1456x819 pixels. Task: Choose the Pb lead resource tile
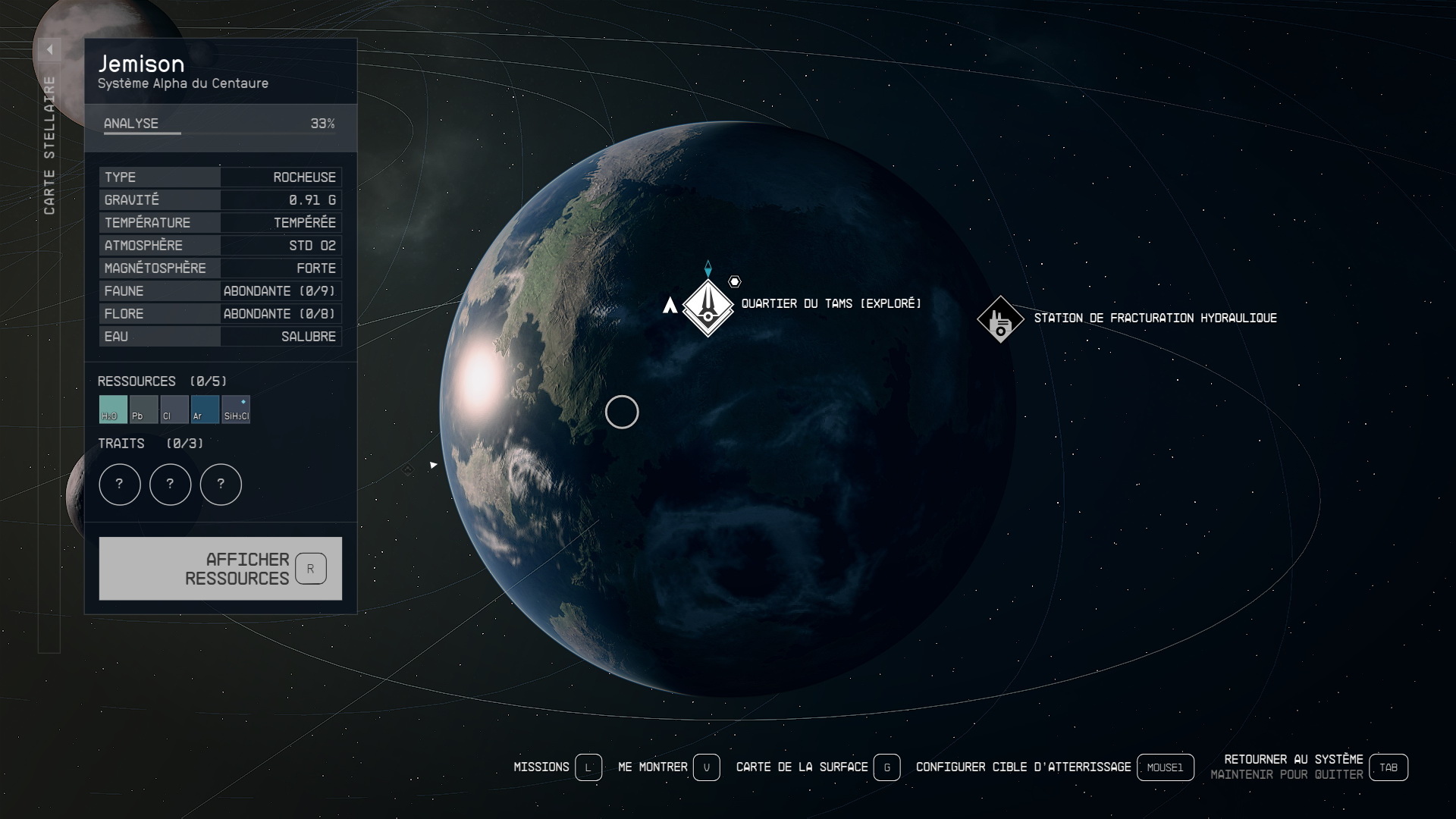[x=143, y=409]
